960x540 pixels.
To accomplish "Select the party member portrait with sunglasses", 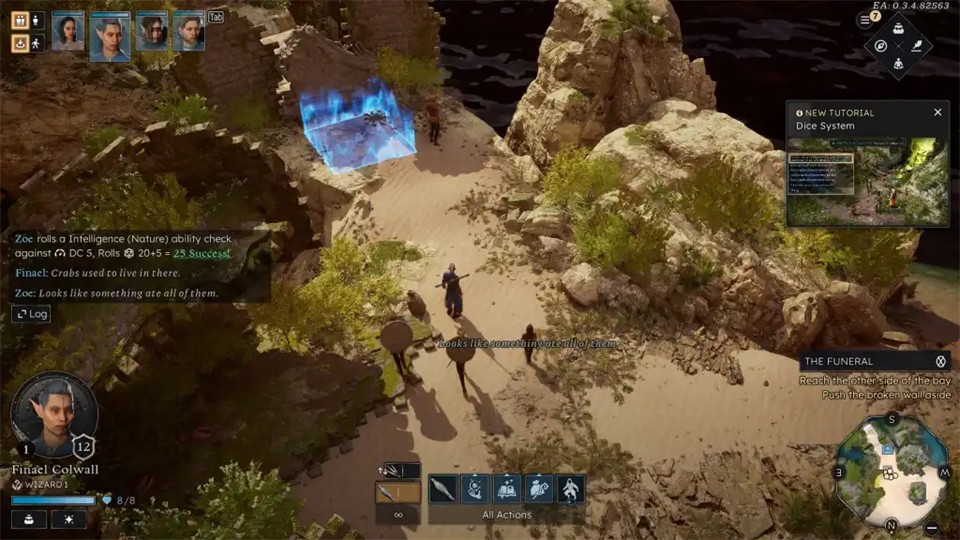I will tap(152, 31).
